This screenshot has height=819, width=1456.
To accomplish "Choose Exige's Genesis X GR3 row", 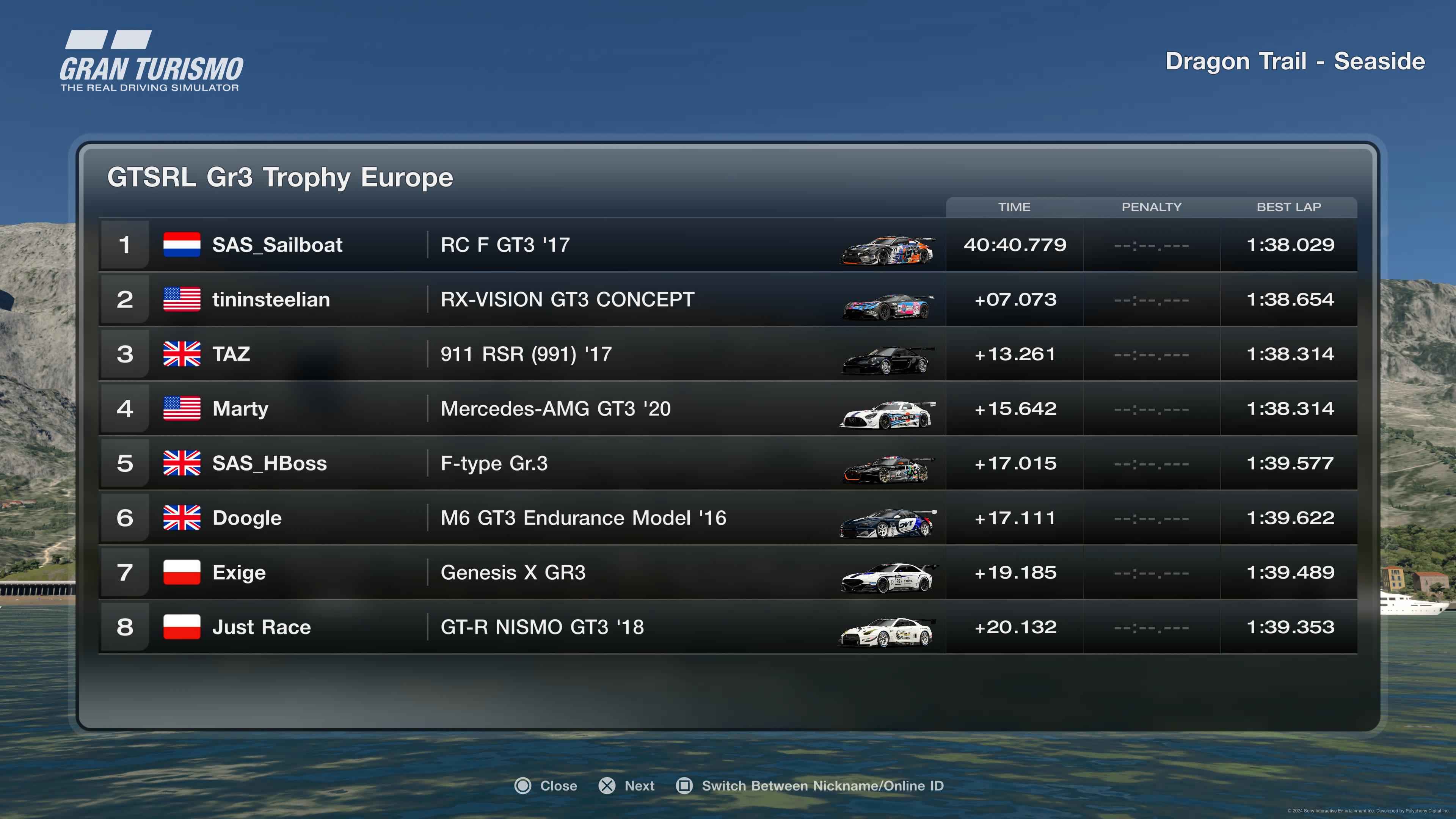I will pos(728,573).
